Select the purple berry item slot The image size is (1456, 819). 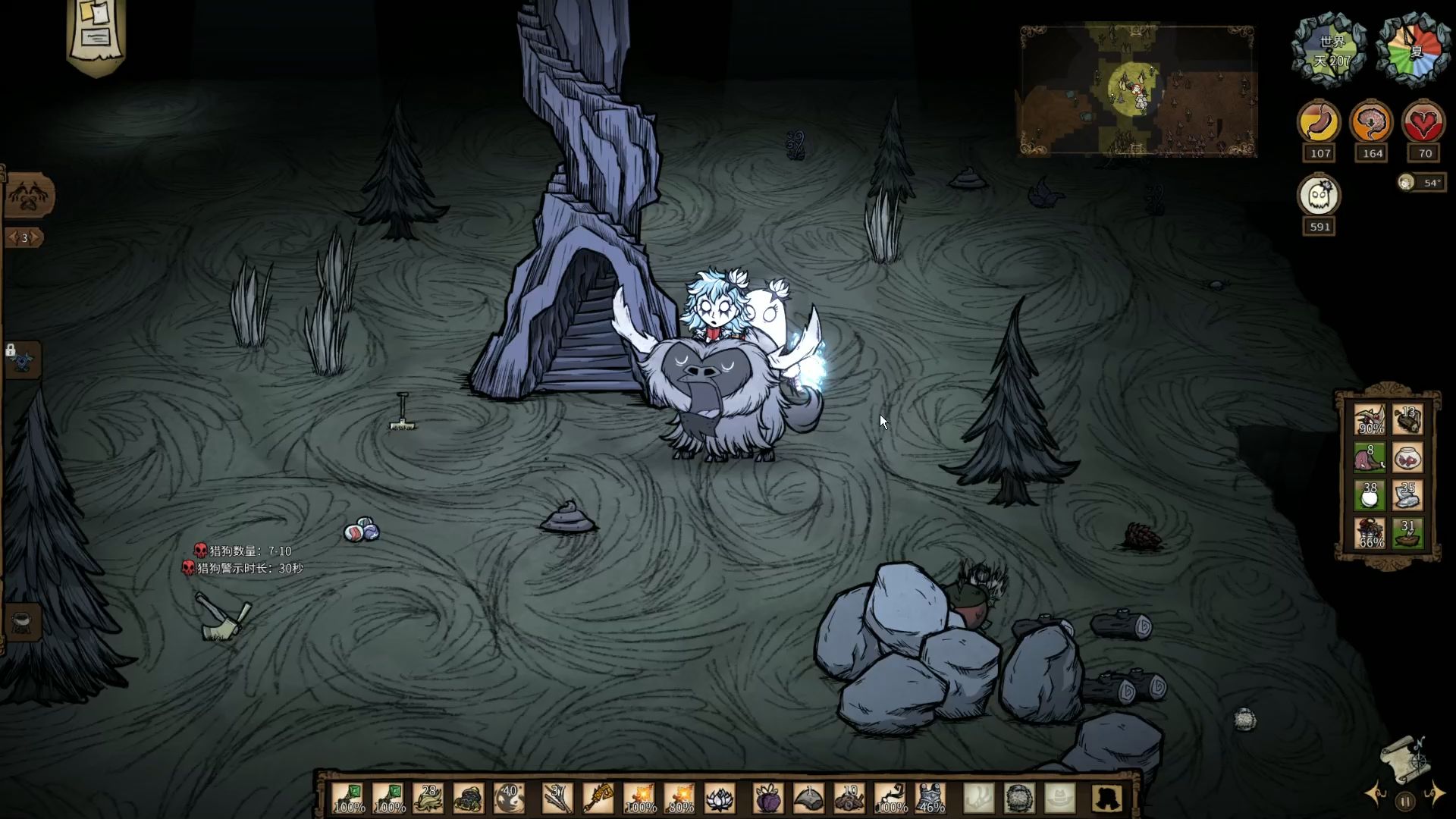(x=768, y=798)
